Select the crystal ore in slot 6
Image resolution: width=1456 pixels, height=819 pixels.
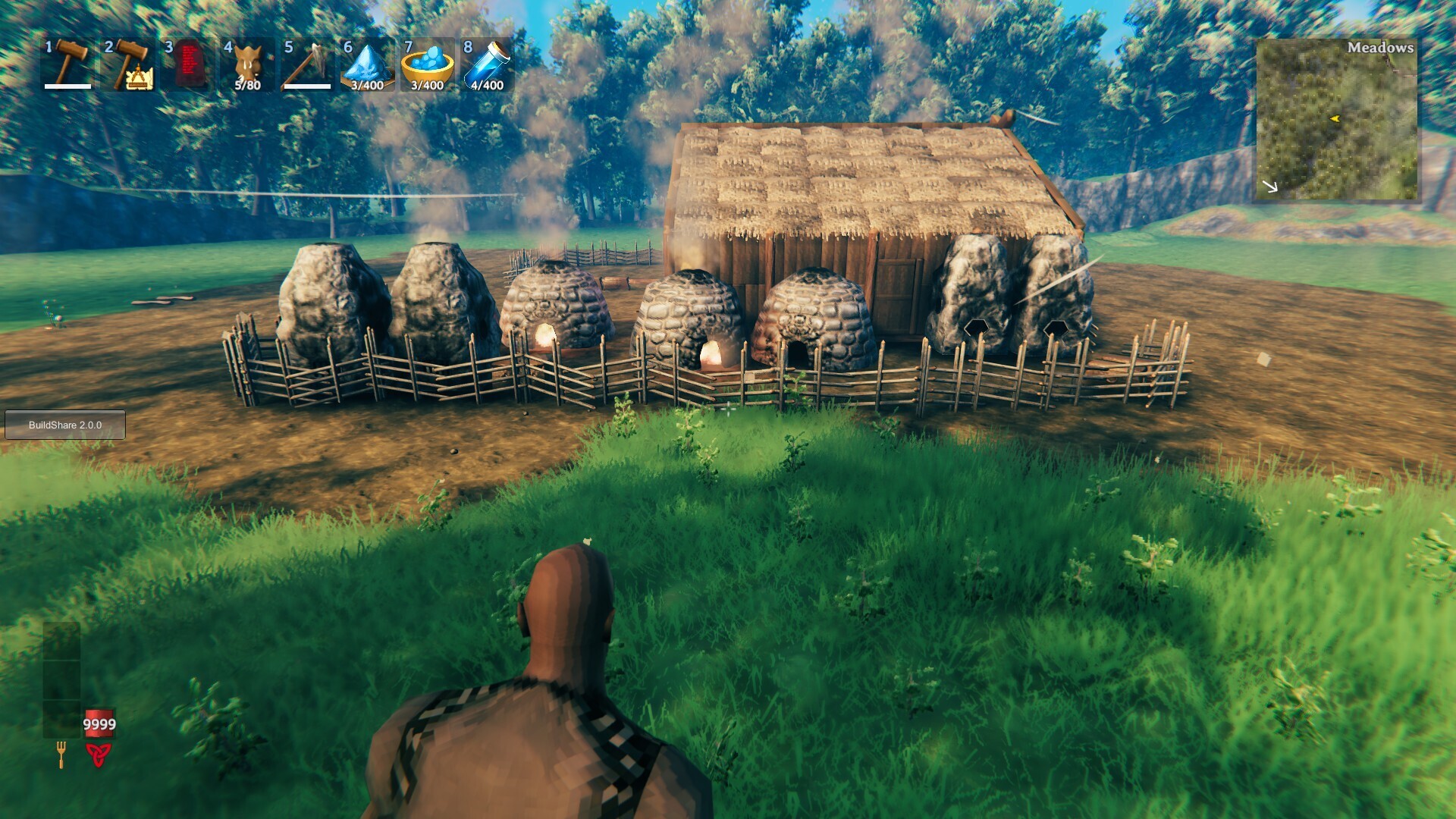[366, 64]
